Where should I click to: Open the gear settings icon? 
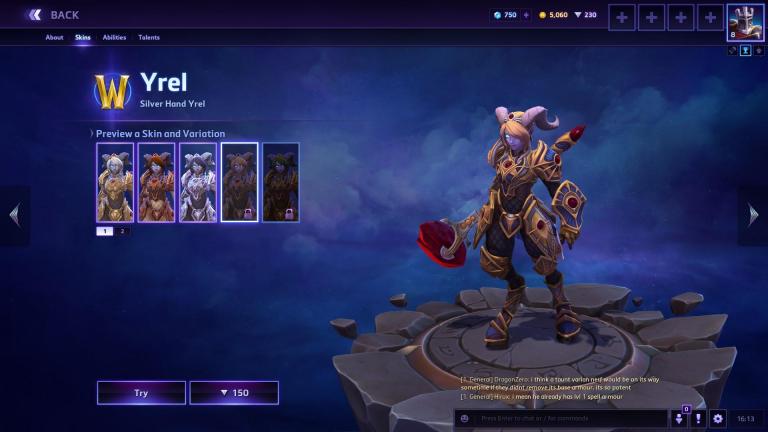(717, 418)
